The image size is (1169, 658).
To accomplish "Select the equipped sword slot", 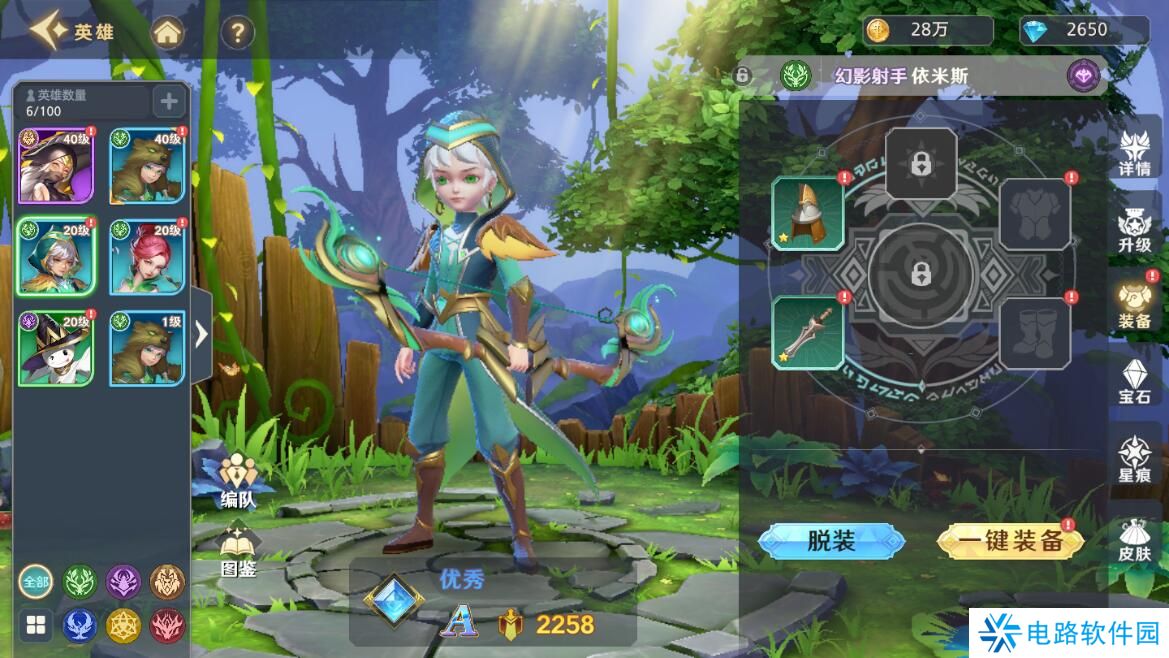I will [808, 333].
